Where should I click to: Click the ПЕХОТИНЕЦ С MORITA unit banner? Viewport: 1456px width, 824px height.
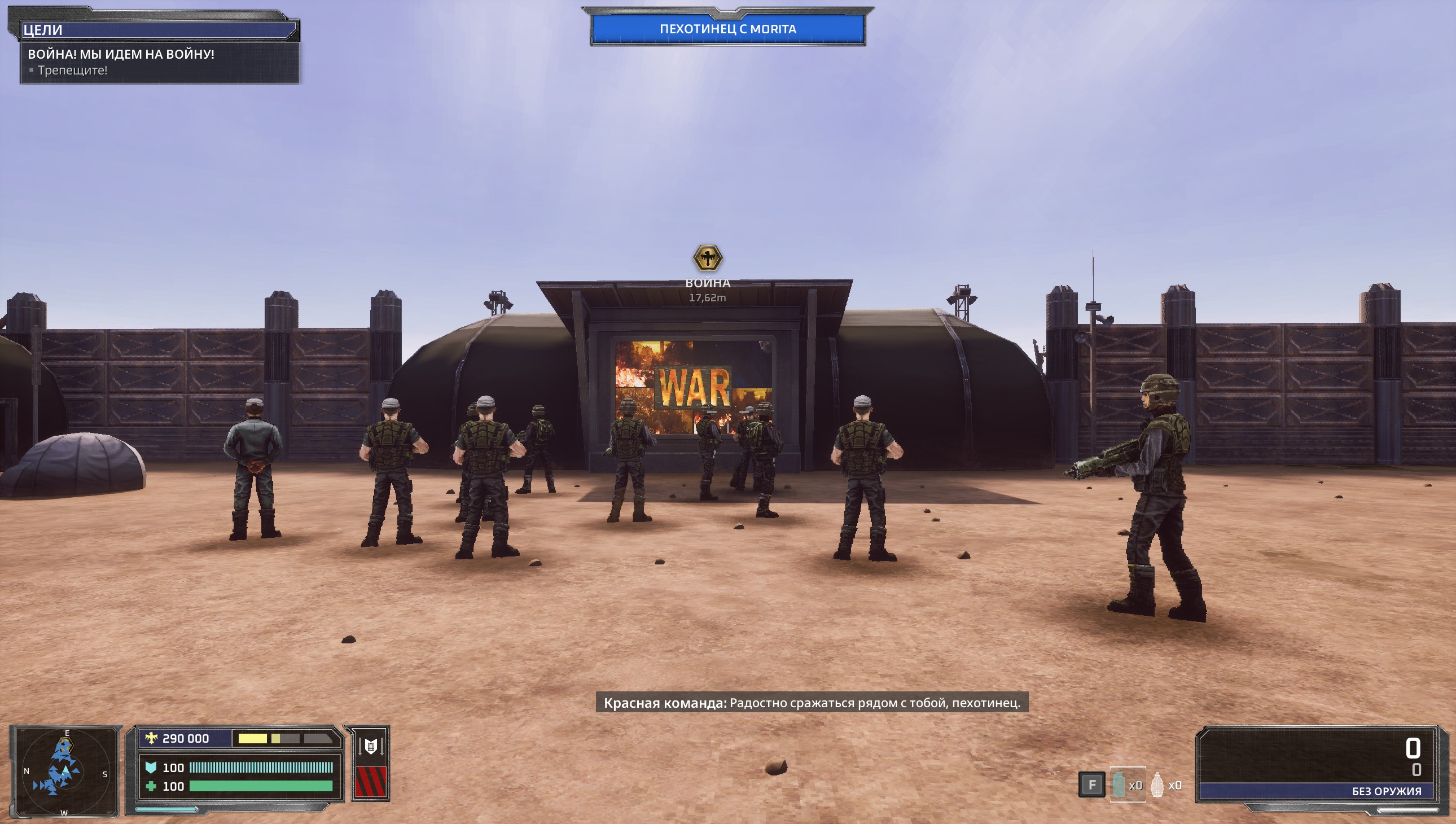(x=727, y=29)
